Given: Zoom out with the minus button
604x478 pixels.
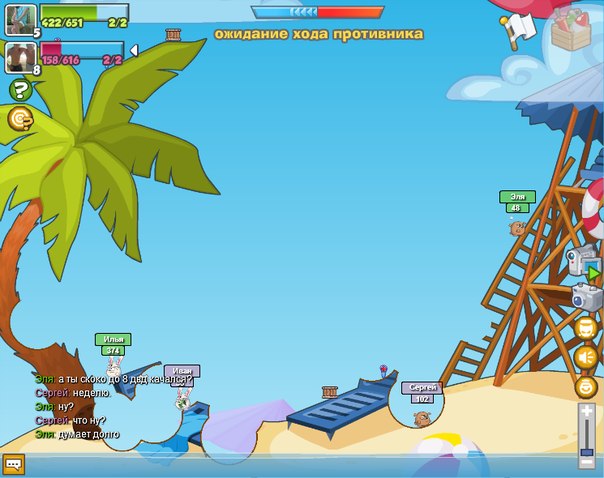Looking at the screenshot, I should pyautogui.click(x=587, y=460).
